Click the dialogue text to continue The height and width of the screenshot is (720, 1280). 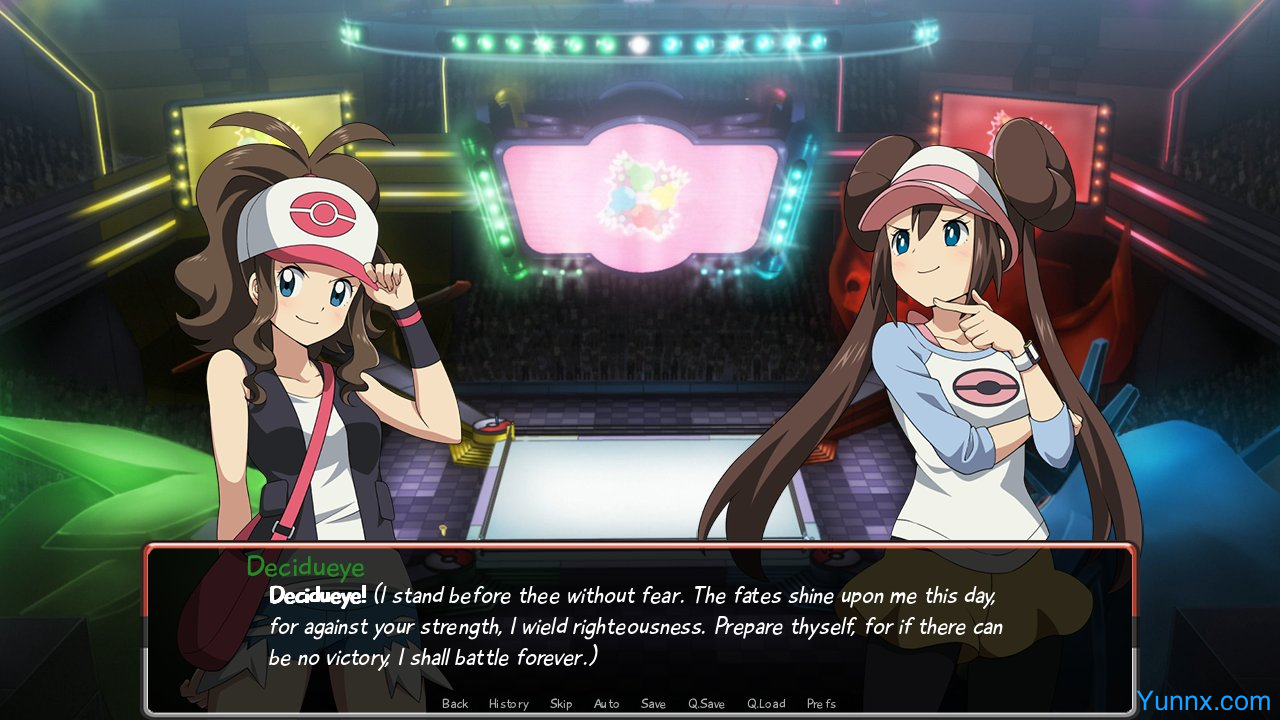[x=635, y=627]
